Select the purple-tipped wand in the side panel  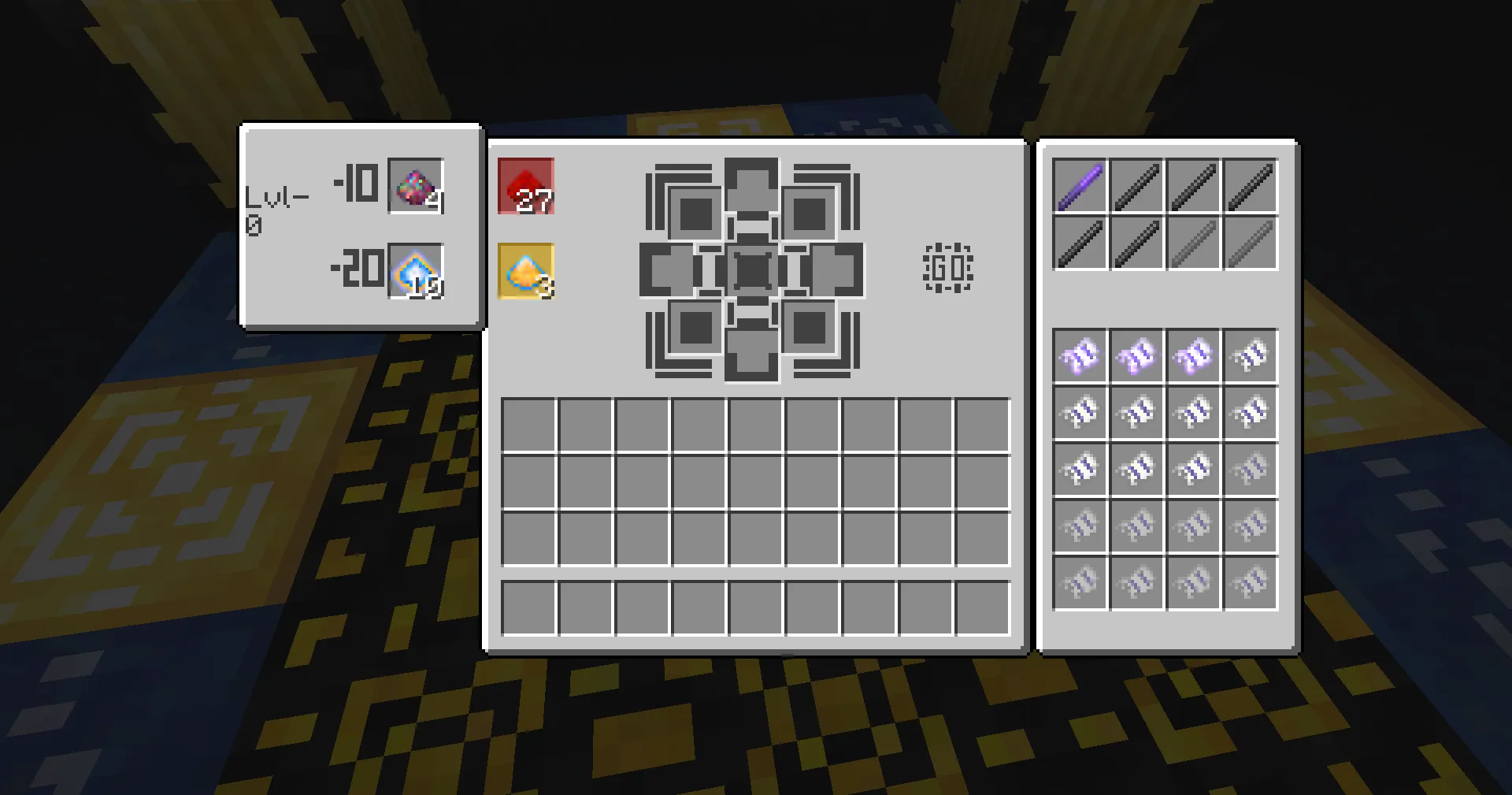1079,183
